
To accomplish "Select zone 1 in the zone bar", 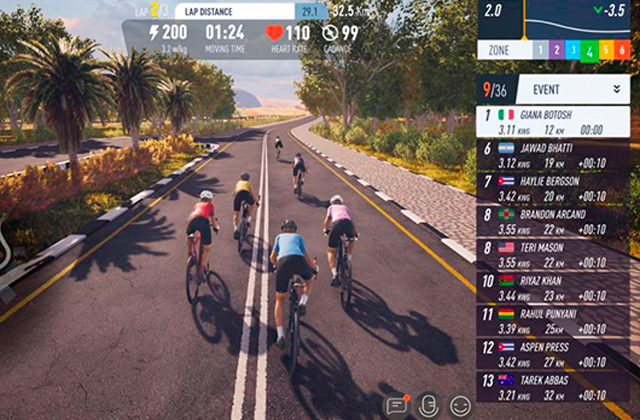I will click(x=538, y=50).
